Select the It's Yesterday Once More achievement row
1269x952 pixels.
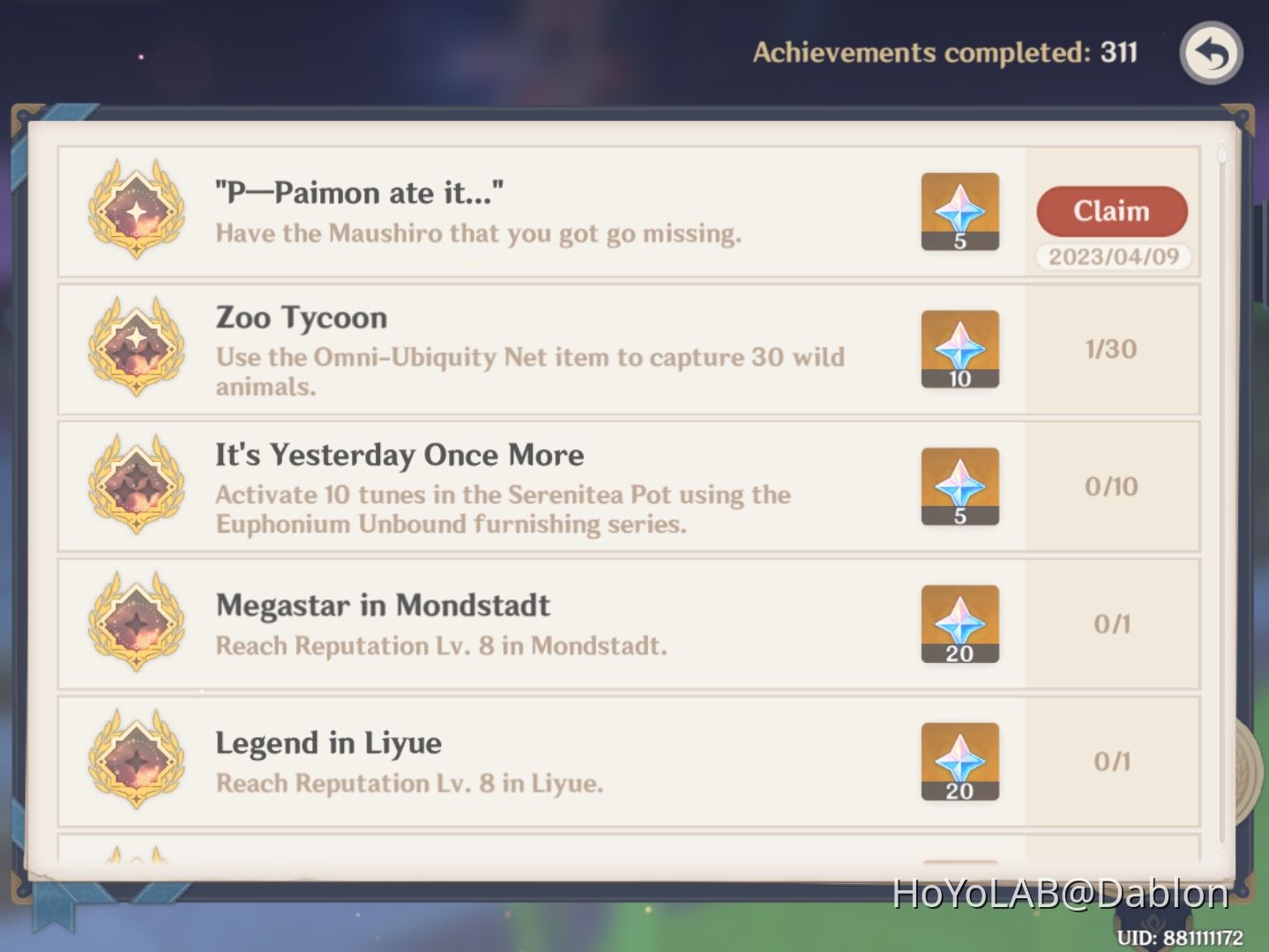coord(529,486)
